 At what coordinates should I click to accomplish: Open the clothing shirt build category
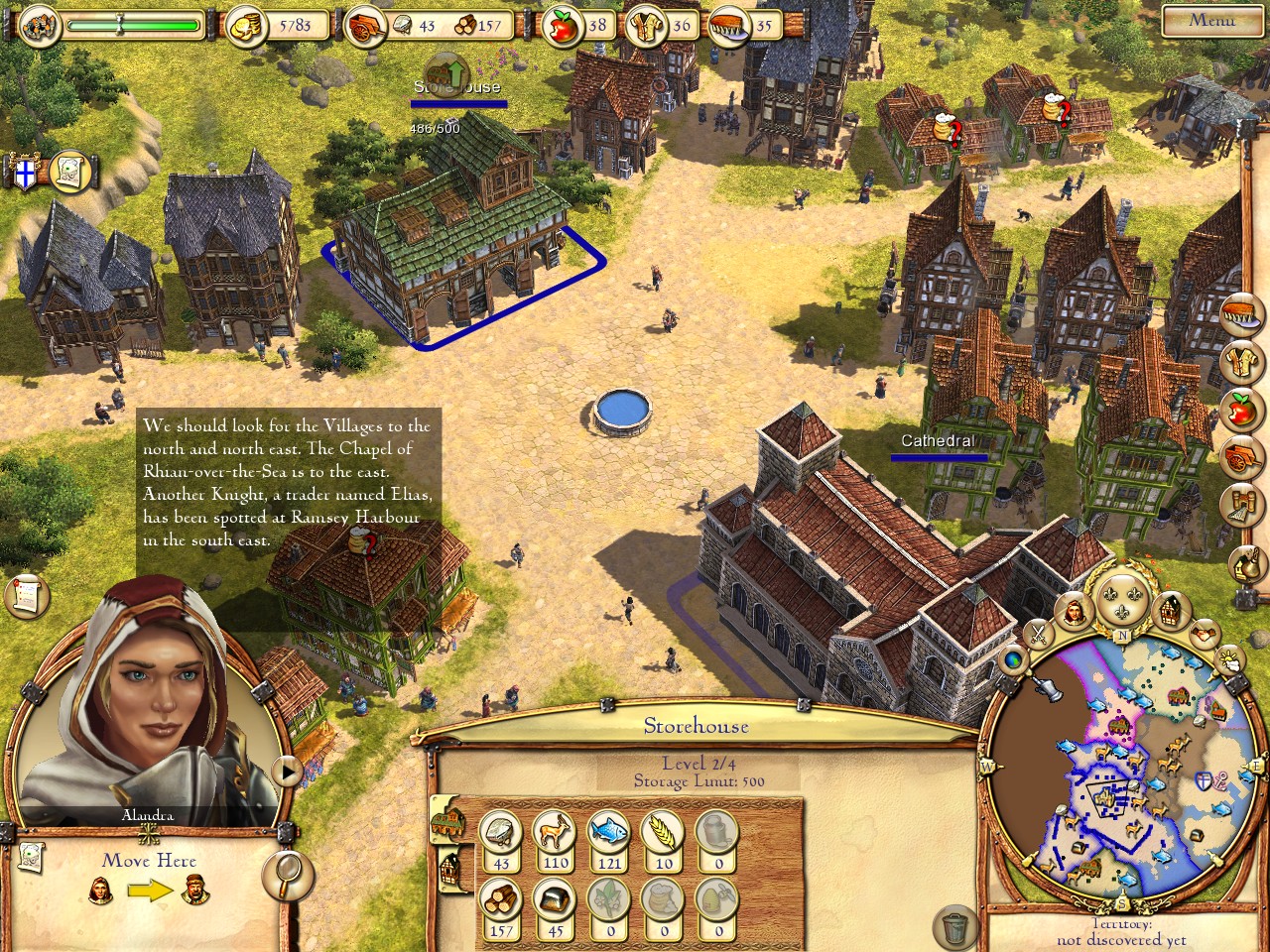click(1240, 364)
